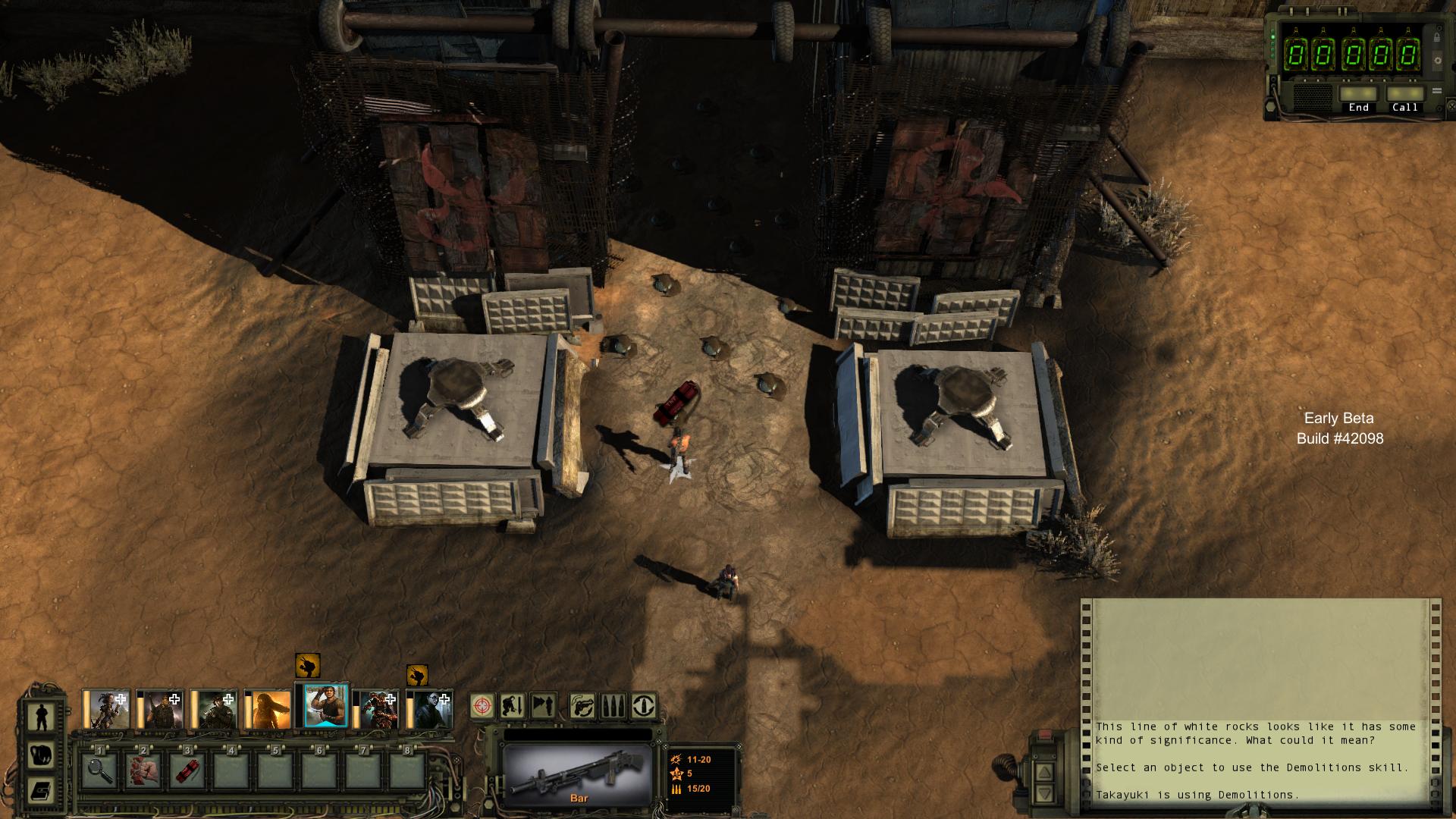The width and height of the screenshot is (1456, 819).
Task: Reload using the three bullets button
Action: pyautogui.click(x=613, y=706)
